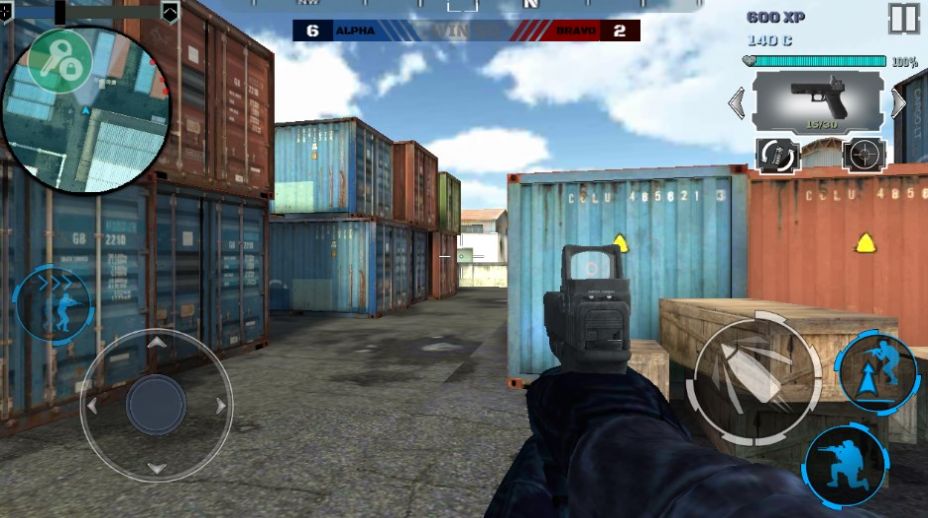Tap the movement joystick's right arrow
This screenshot has width=928, height=518.
click(221, 406)
